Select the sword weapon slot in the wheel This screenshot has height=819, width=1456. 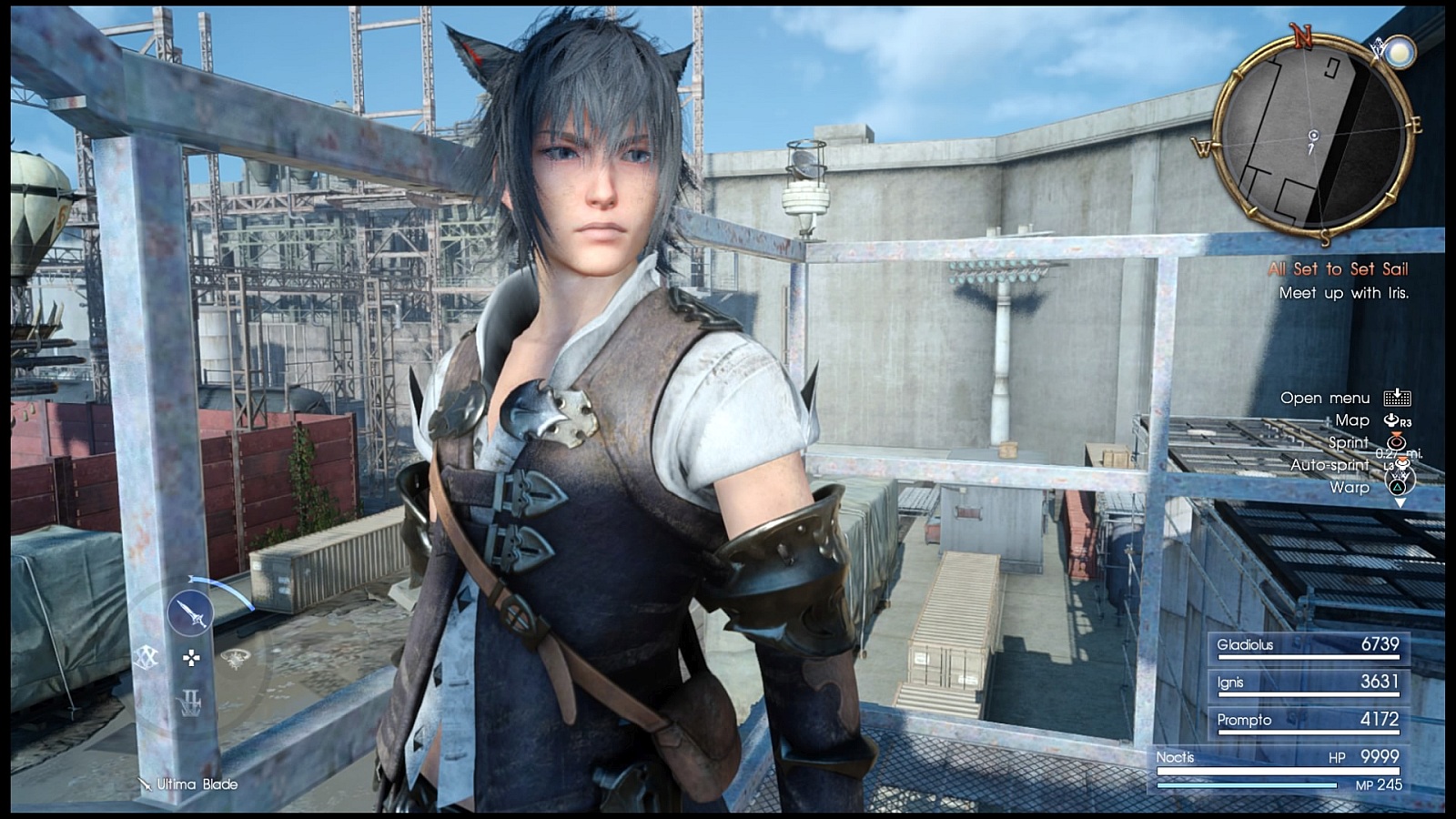point(191,614)
